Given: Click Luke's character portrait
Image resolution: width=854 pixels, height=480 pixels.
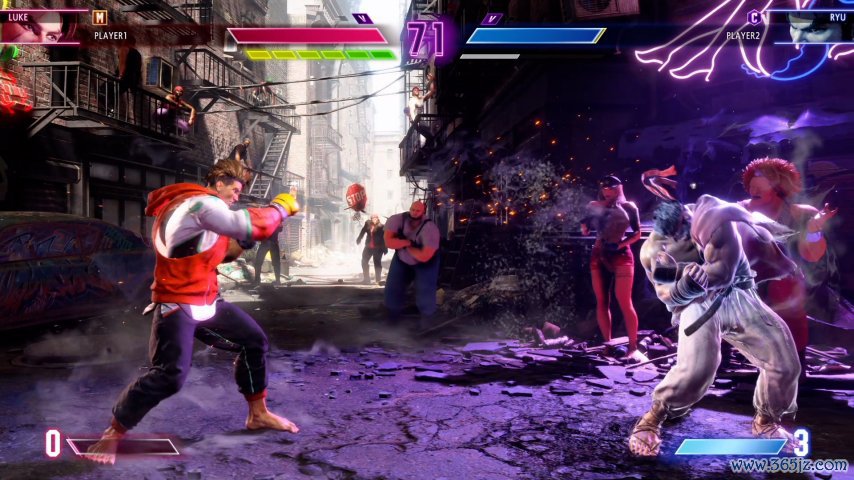Looking at the screenshot, I should pos(38,28).
